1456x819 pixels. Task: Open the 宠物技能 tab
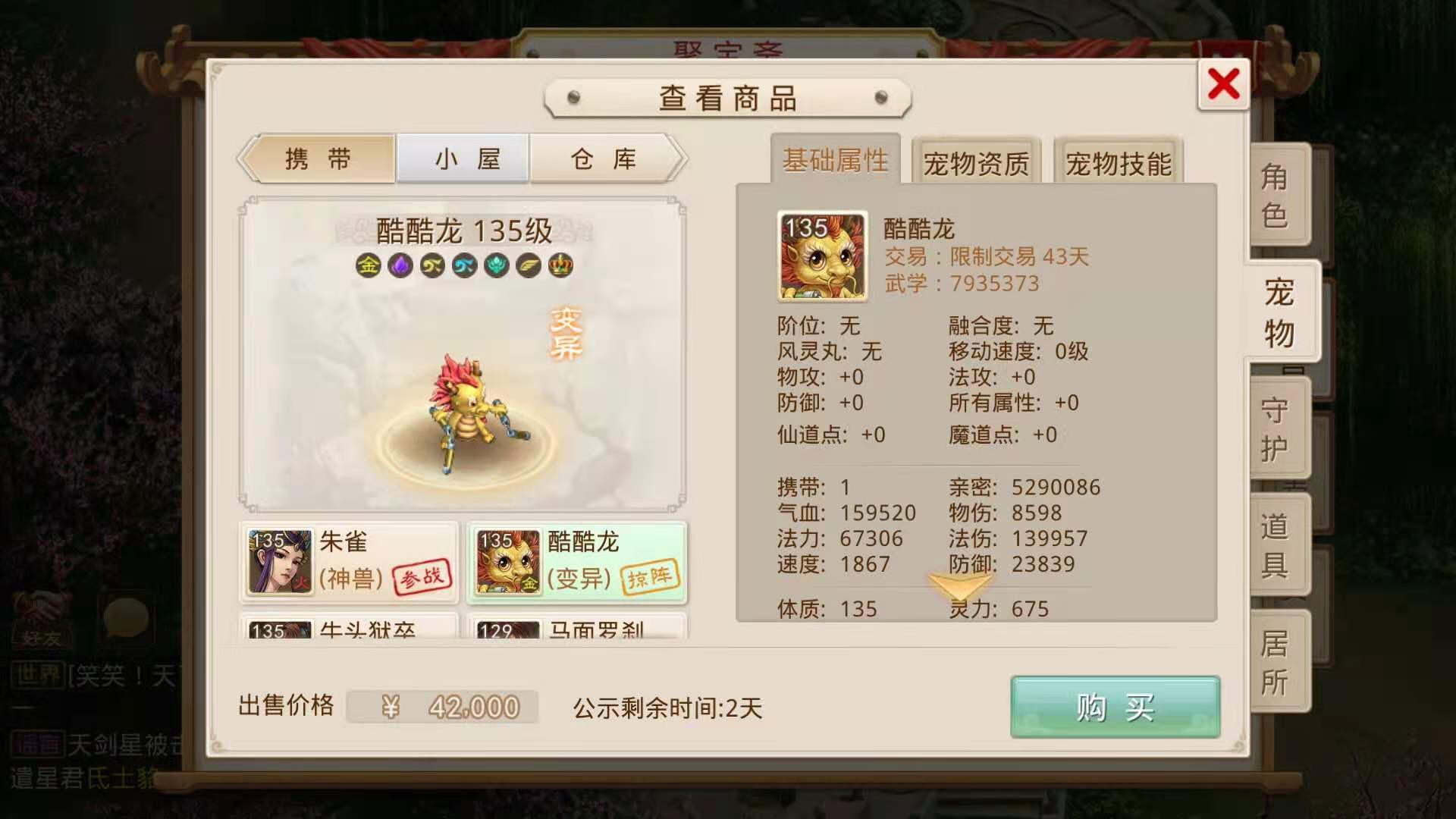[x=1117, y=162]
